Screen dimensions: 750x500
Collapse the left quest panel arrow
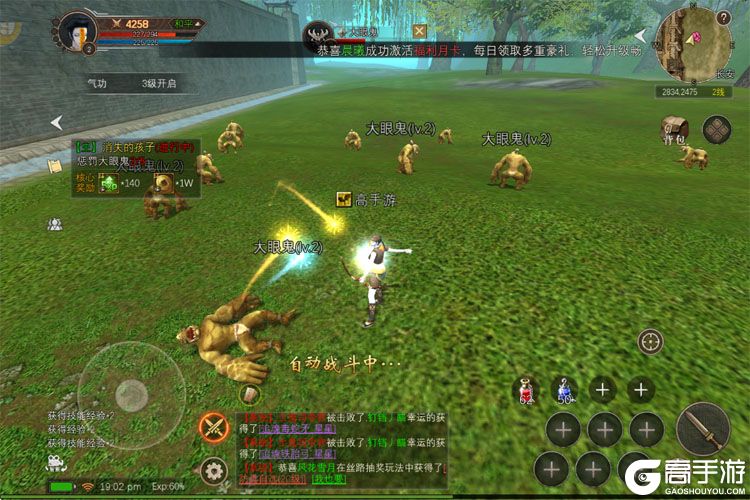tap(57, 122)
